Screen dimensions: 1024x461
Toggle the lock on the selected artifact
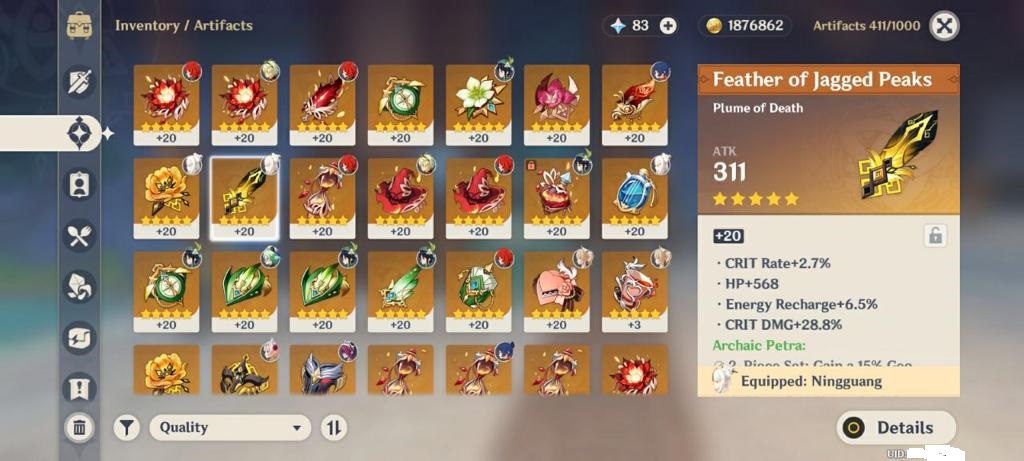[x=935, y=236]
